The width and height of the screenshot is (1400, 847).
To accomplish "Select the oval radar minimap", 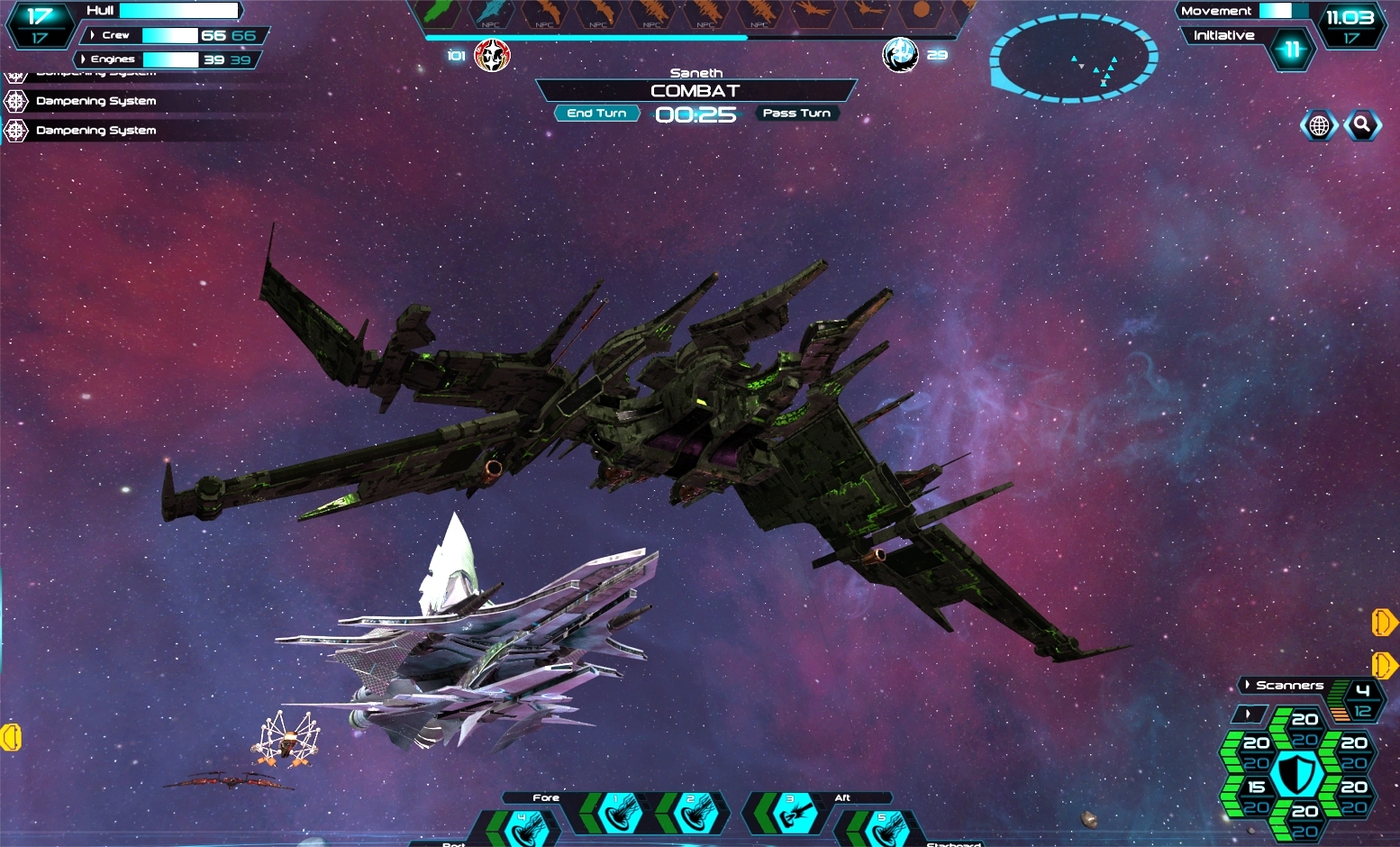I will pos(1073,59).
